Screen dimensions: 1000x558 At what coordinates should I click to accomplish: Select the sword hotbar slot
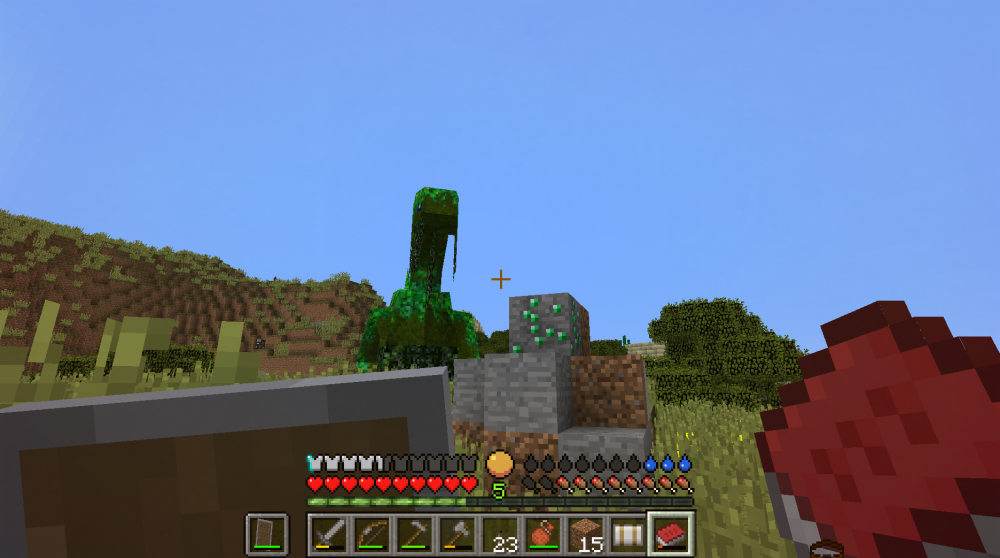327,534
